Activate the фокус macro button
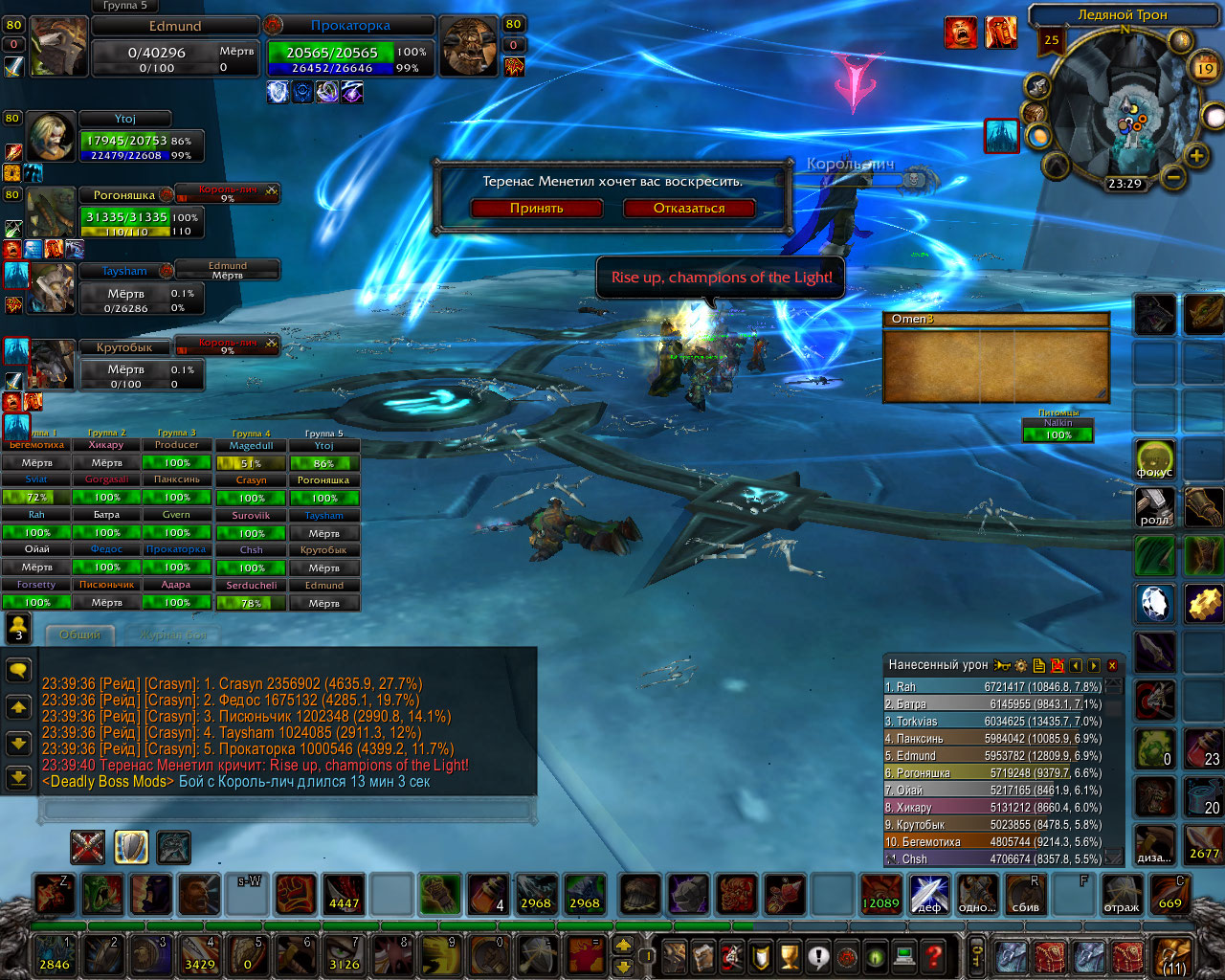Viewport: 1225px width, 980px height. point(1155,459)
